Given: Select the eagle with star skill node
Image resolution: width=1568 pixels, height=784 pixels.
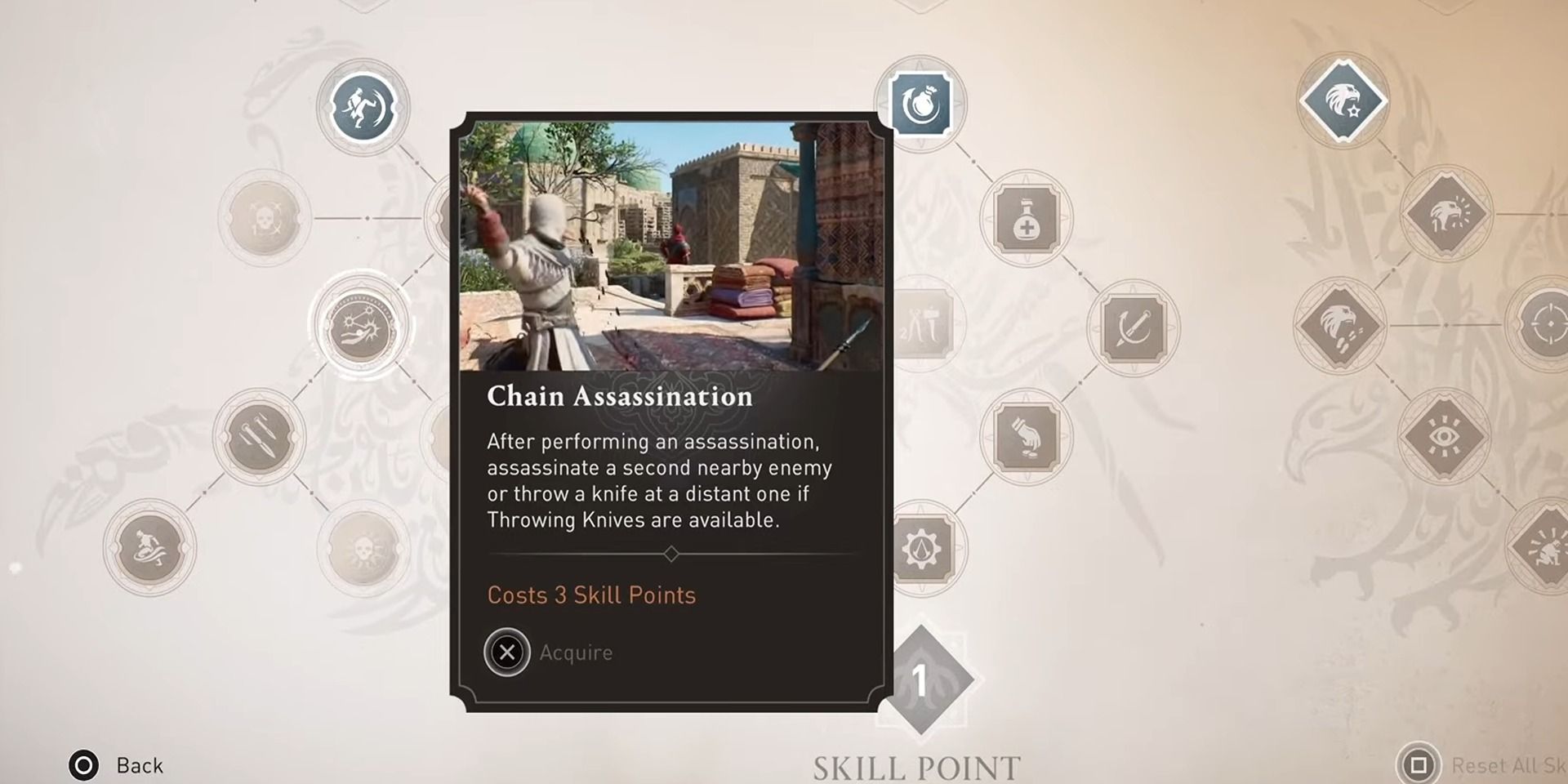Looking at the screenshot, I should [1342, 102].
